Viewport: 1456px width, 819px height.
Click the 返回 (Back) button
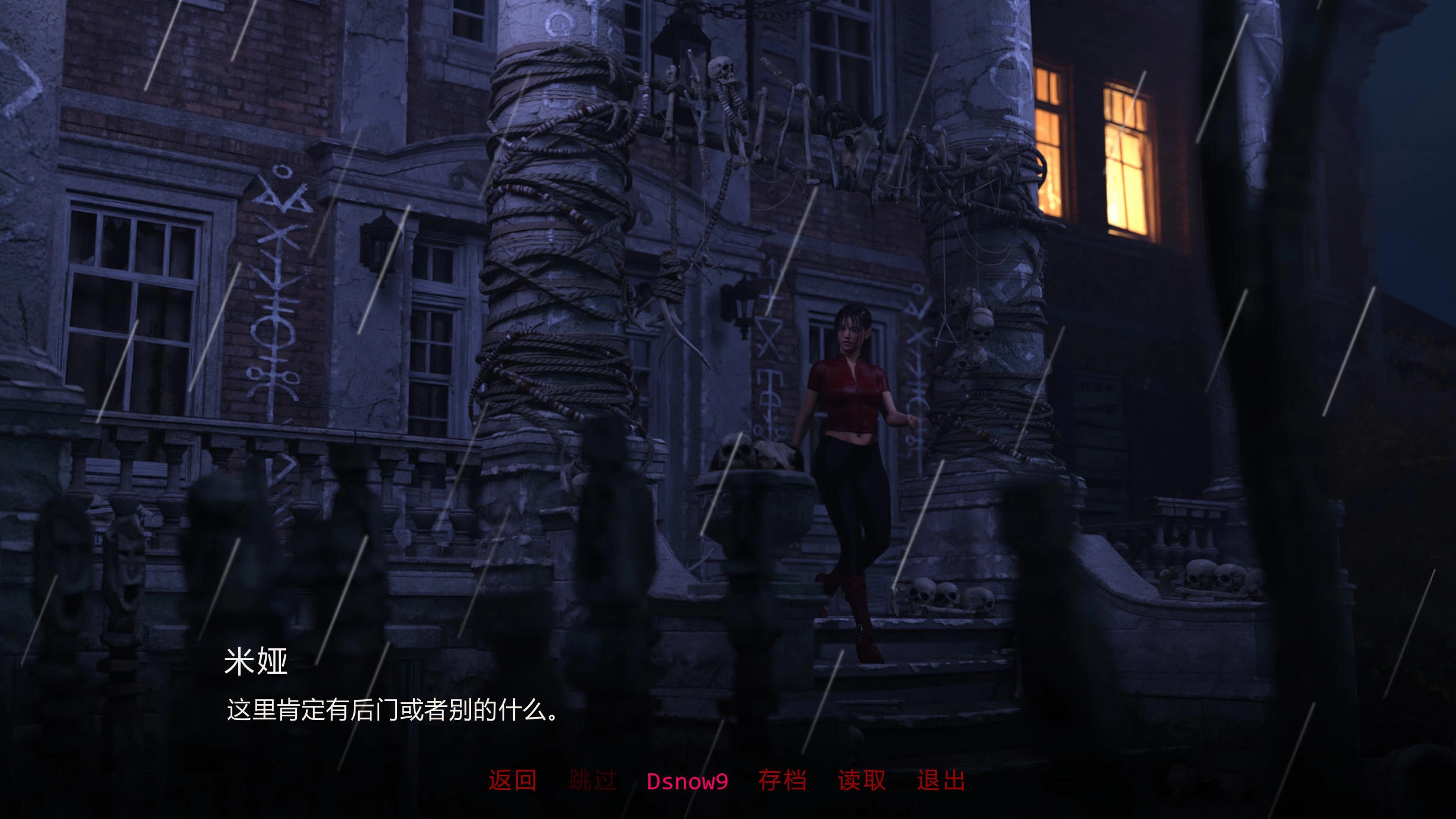coord(513,780)
